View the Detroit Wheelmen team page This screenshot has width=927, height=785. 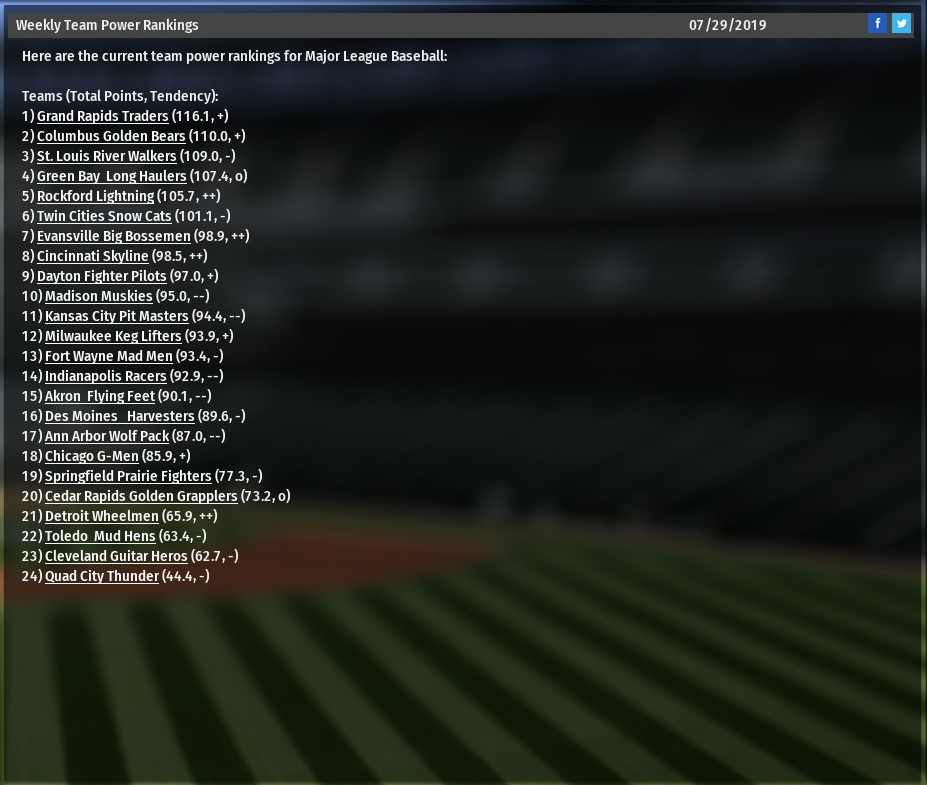coord(101,516)
